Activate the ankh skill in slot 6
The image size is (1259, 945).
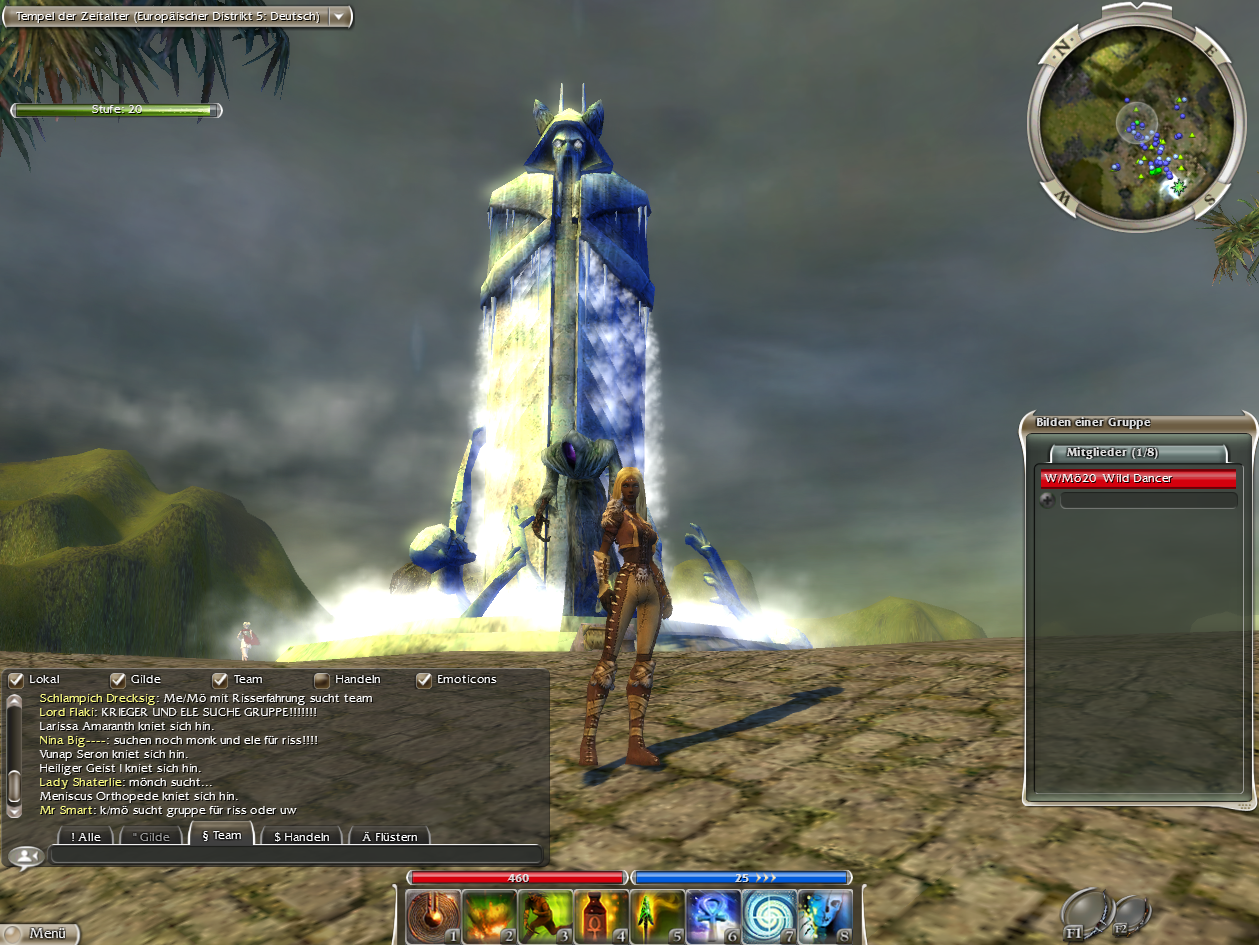[x=713, y=916]
